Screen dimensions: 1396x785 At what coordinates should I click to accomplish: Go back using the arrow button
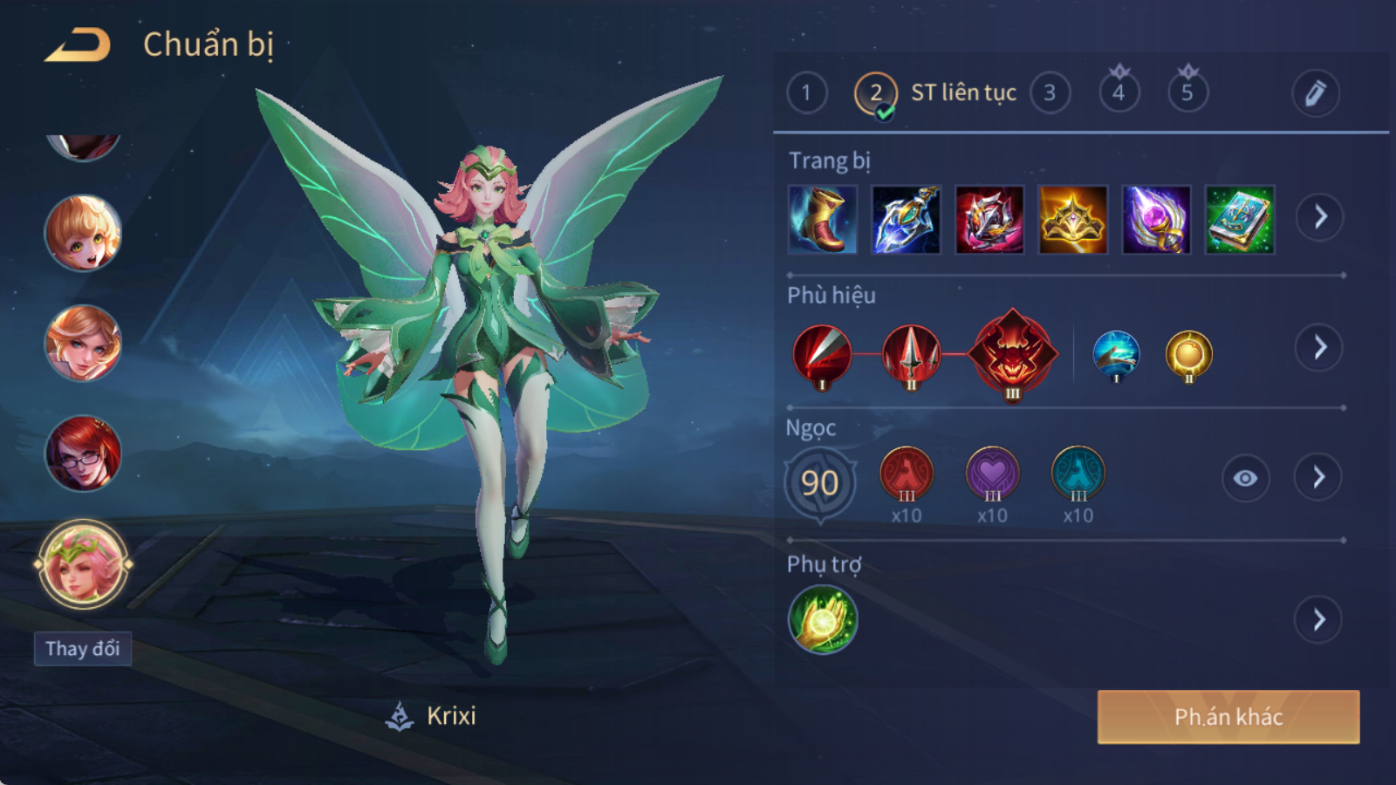click(78, 45)
